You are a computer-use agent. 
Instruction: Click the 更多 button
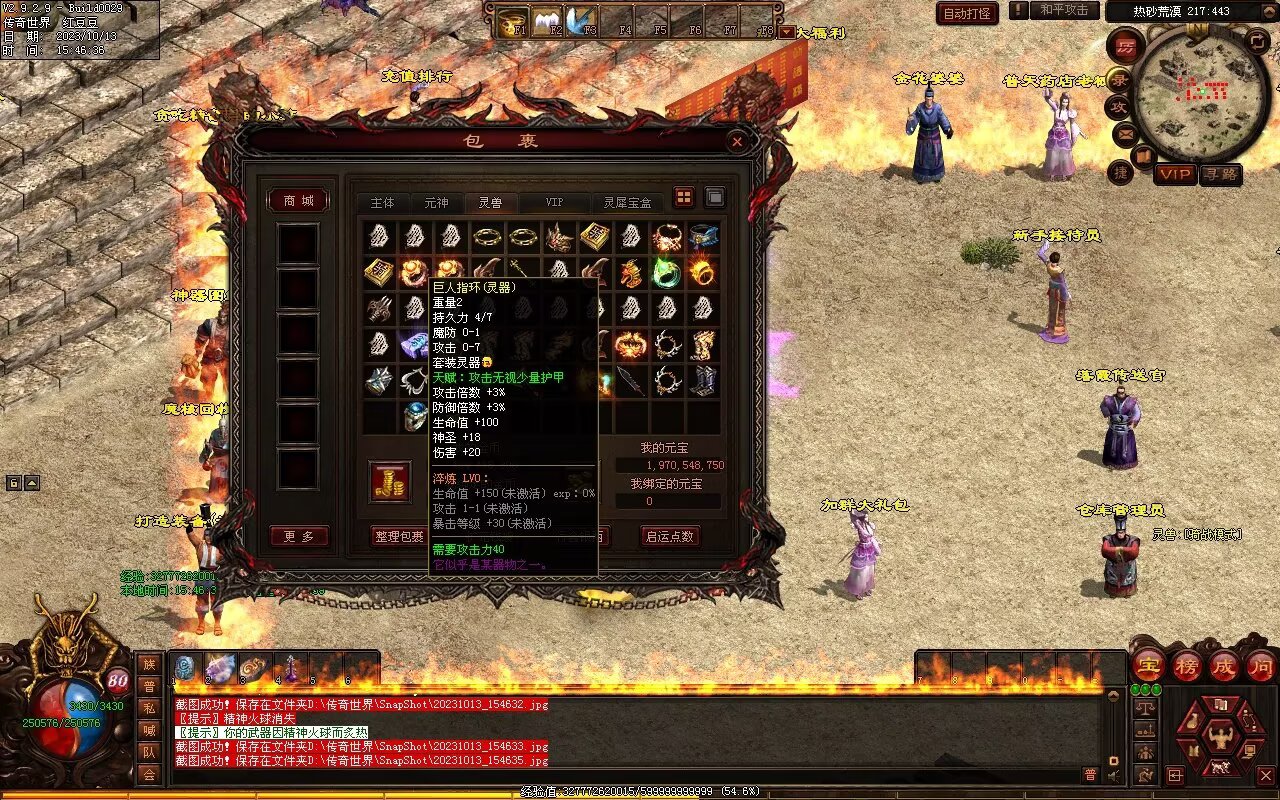click(x=298, y=537)
